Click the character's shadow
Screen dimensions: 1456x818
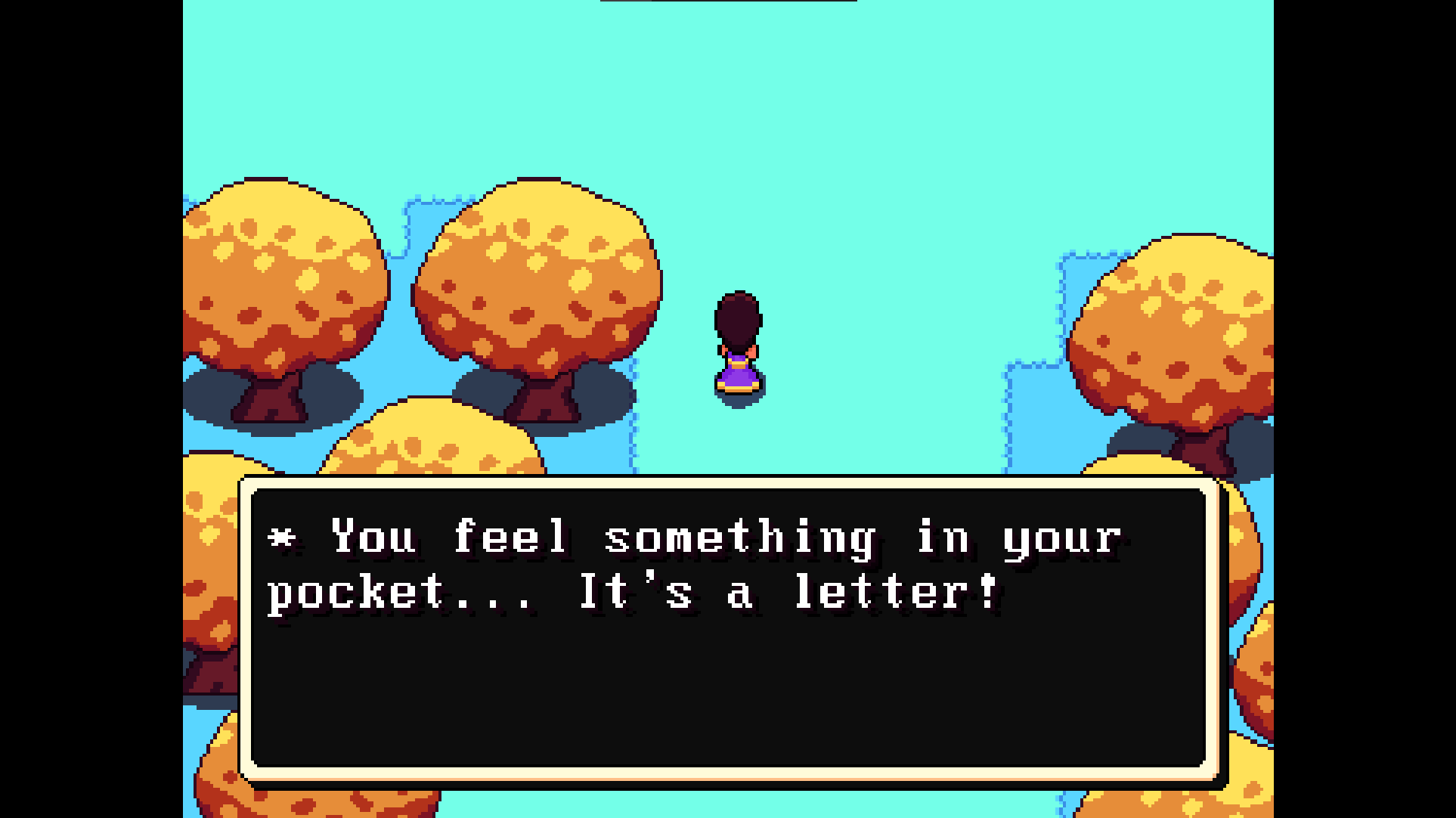(x=739, y=393)
